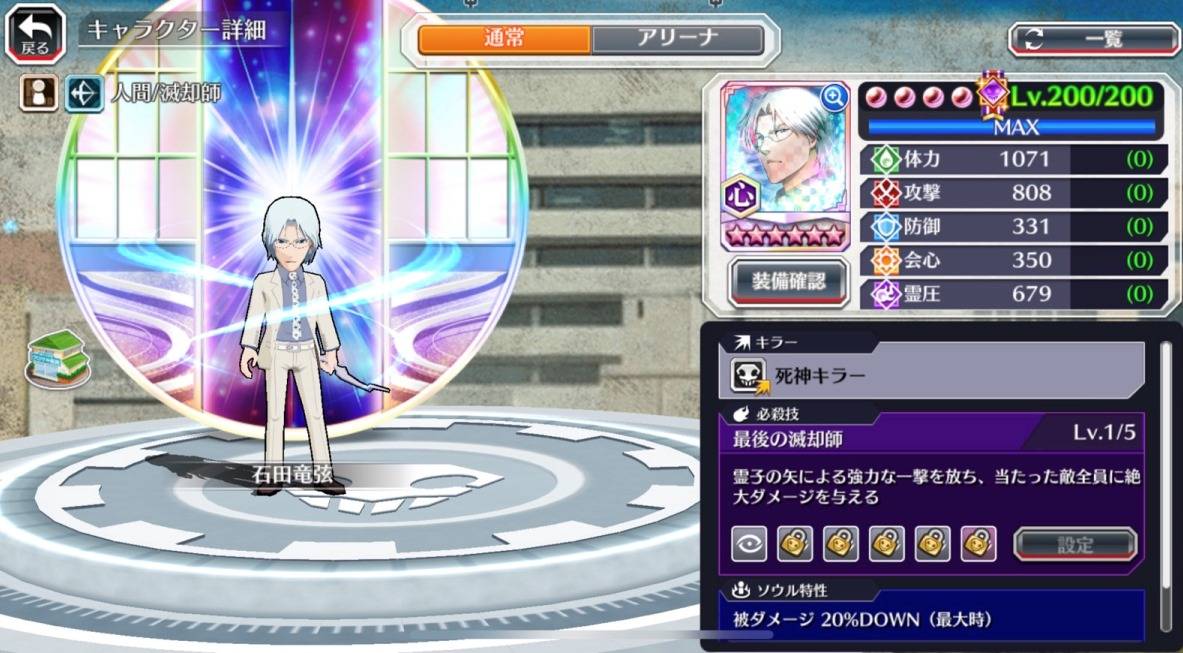Magnify the character portrait
The image size is (1183, 653).
pos(832,97)
